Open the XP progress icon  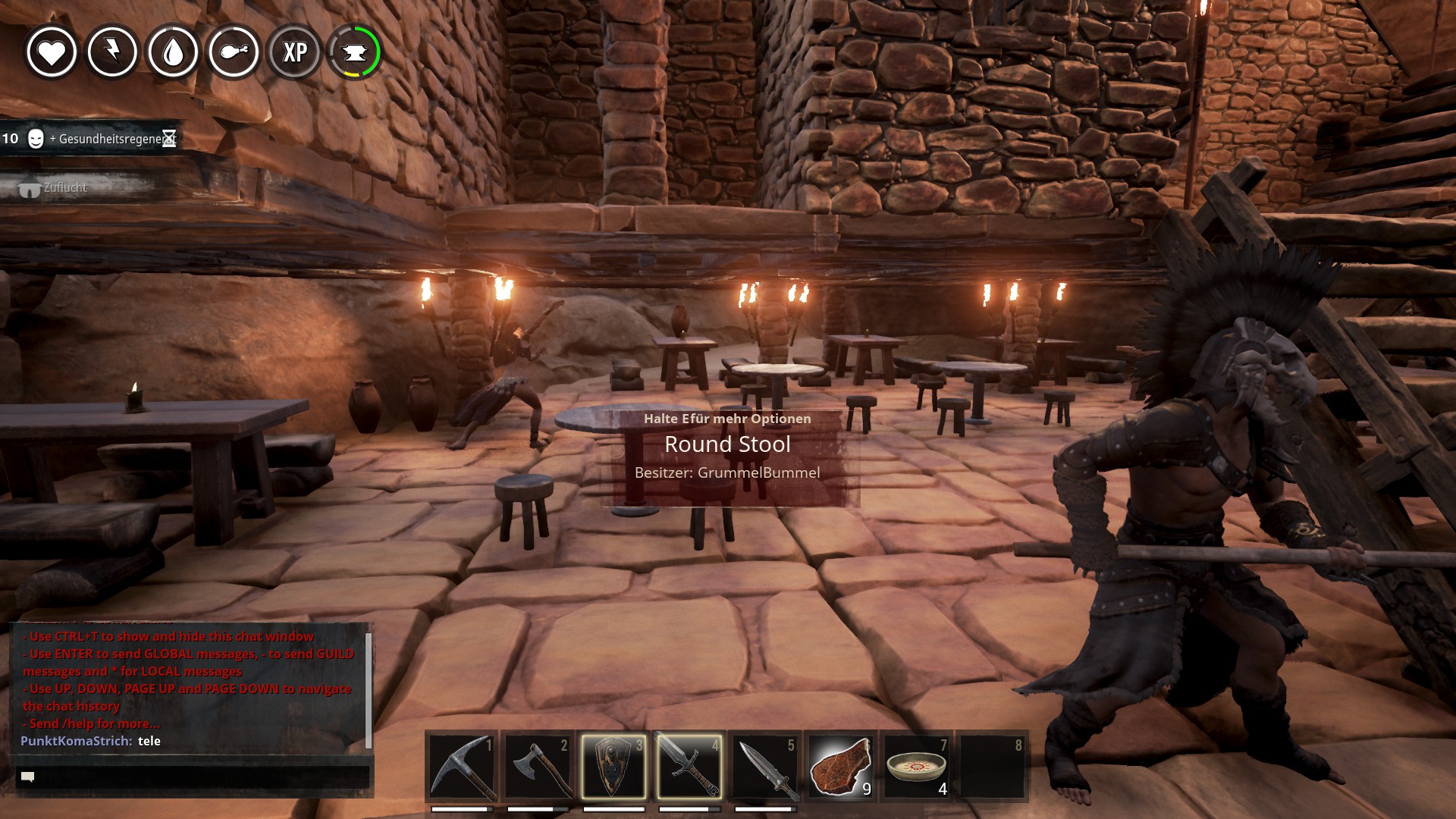[x=294, y=52]
